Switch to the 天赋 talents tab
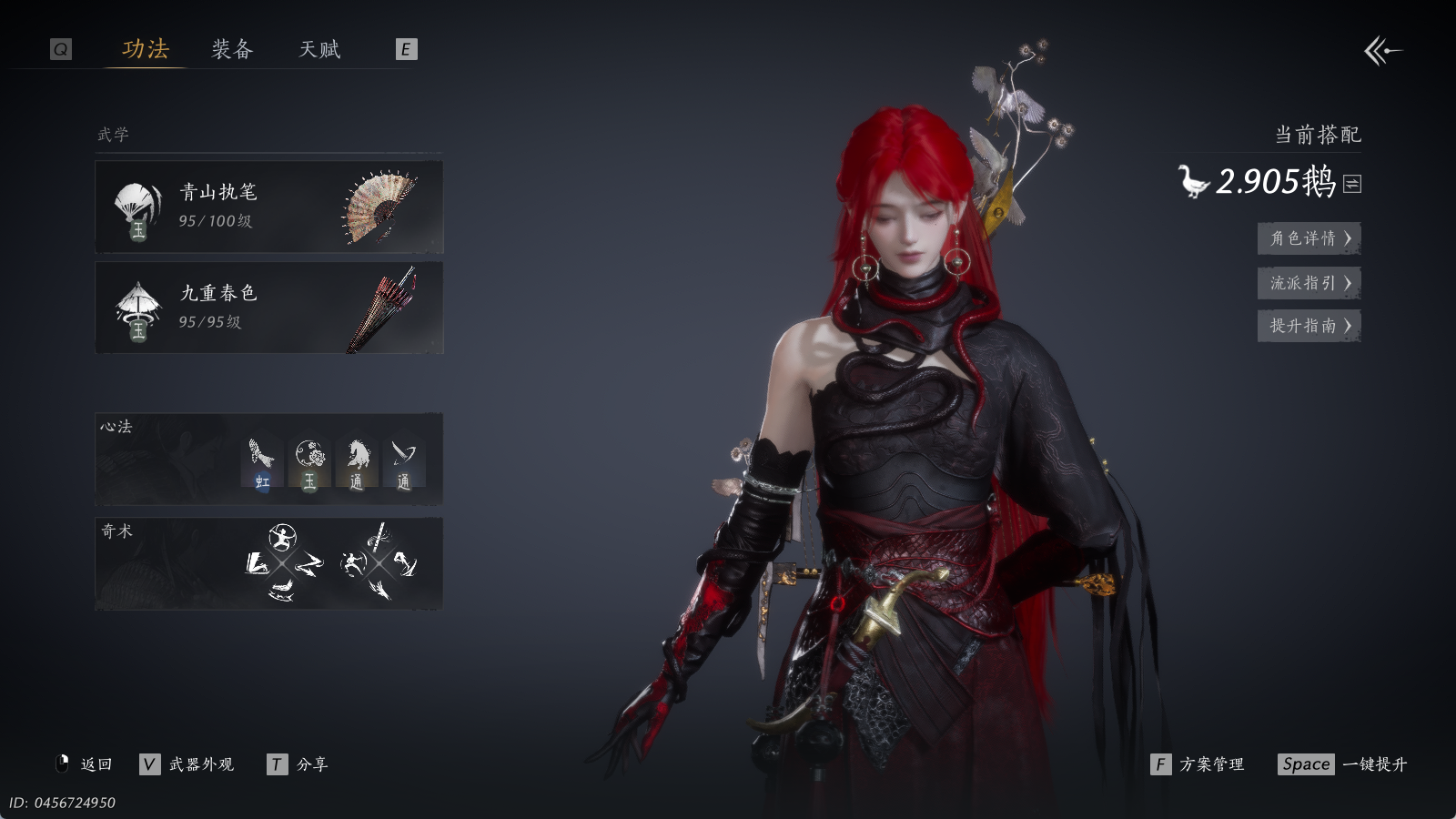 tap(319, 49)
